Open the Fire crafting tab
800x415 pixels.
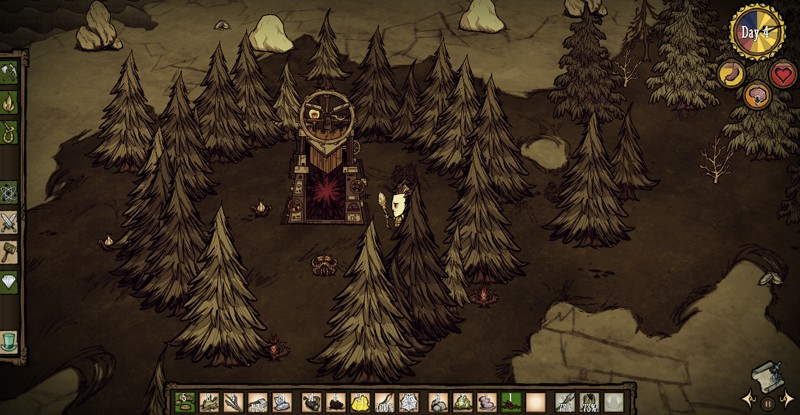click(x=10, y=101)
